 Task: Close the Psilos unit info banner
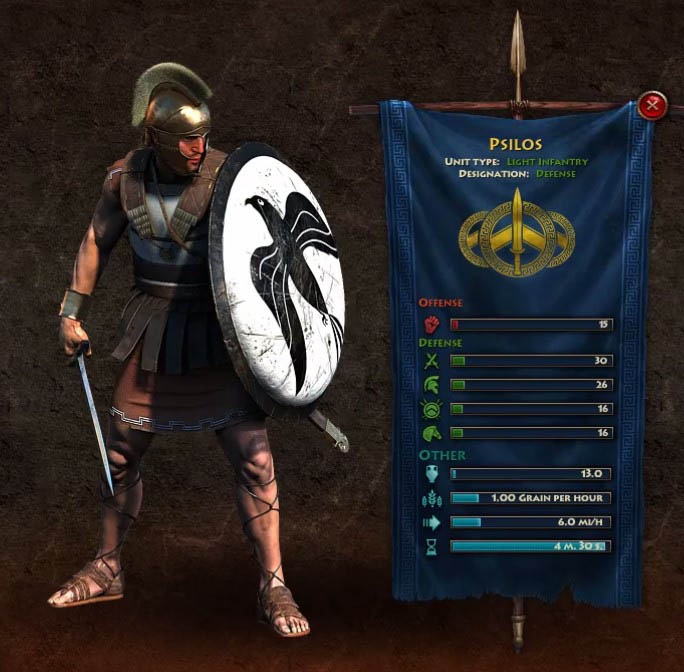652,105
